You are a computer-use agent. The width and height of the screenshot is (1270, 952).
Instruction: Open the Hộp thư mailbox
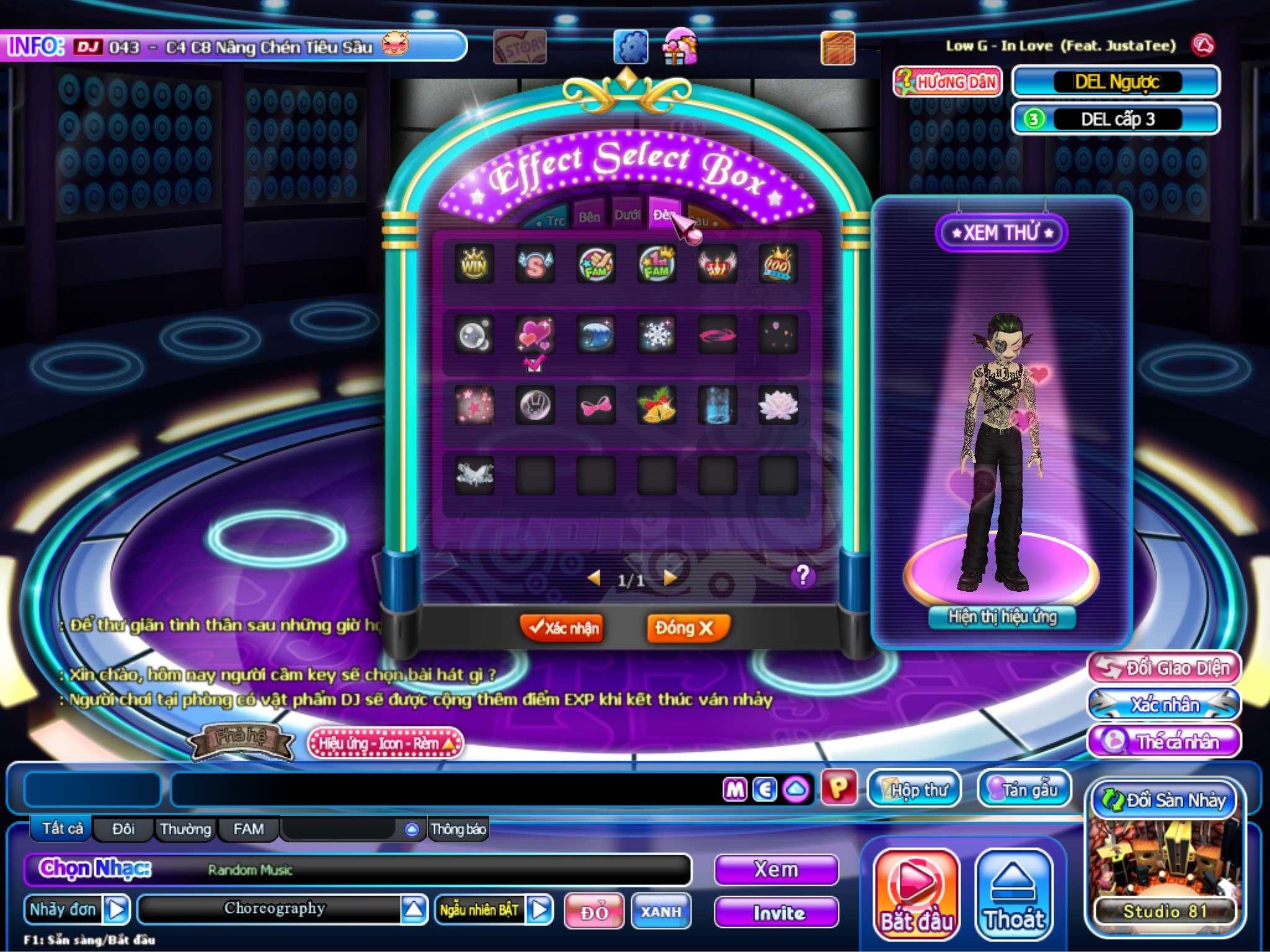tap(914, 789)
